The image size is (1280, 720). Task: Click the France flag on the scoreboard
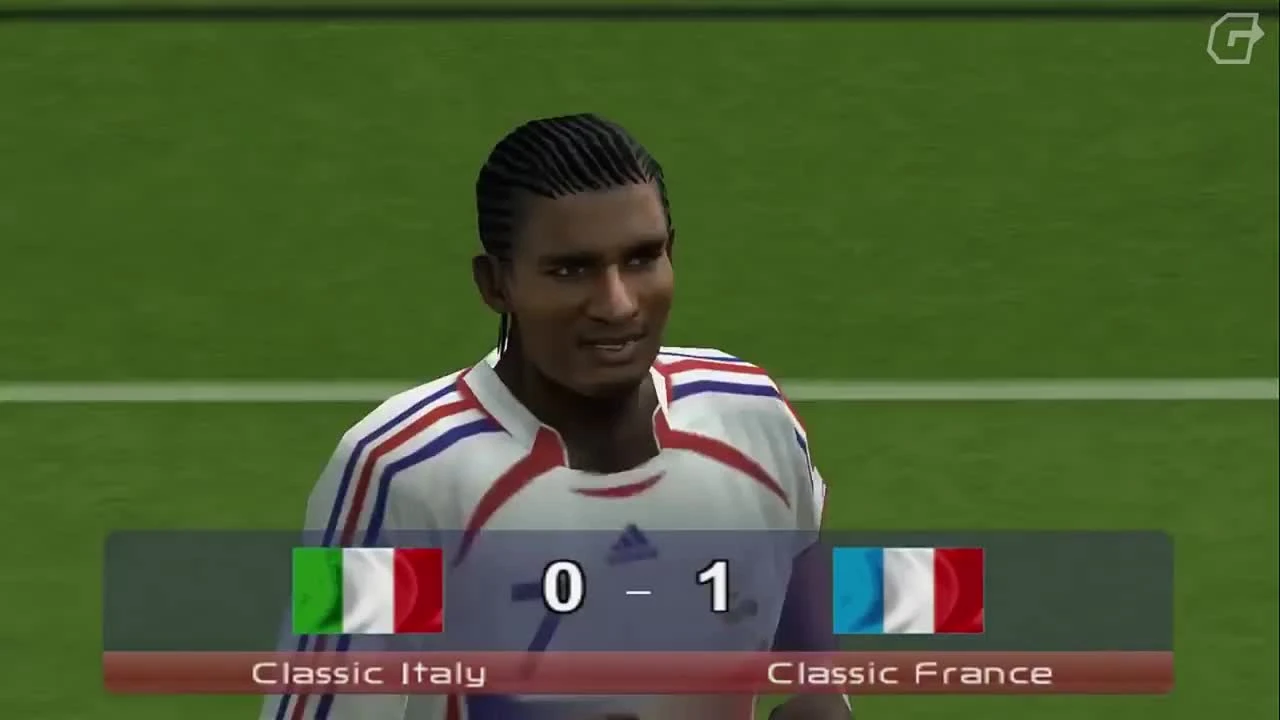coord(908,590)
